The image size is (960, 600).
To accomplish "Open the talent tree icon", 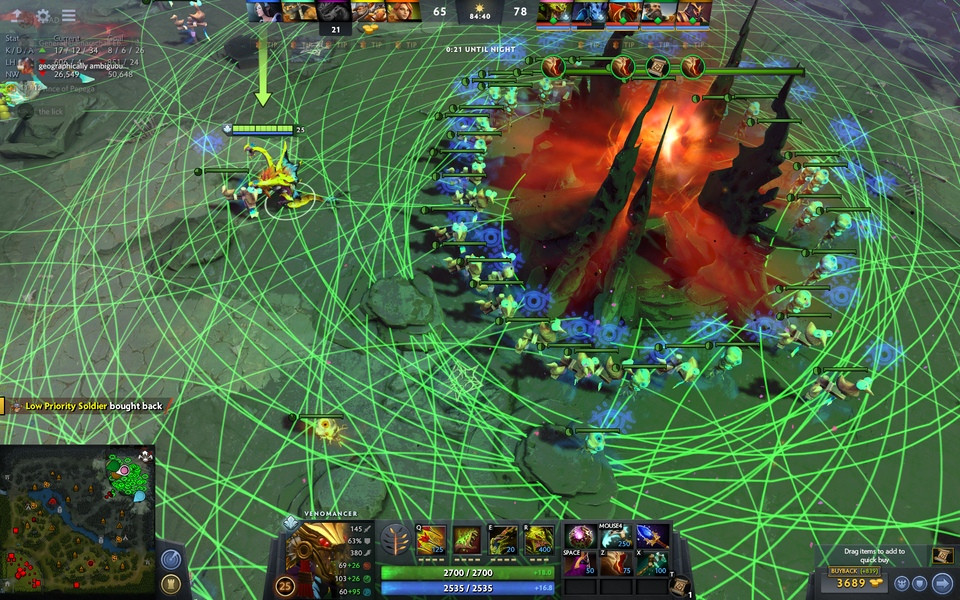I will coord(396,540).
